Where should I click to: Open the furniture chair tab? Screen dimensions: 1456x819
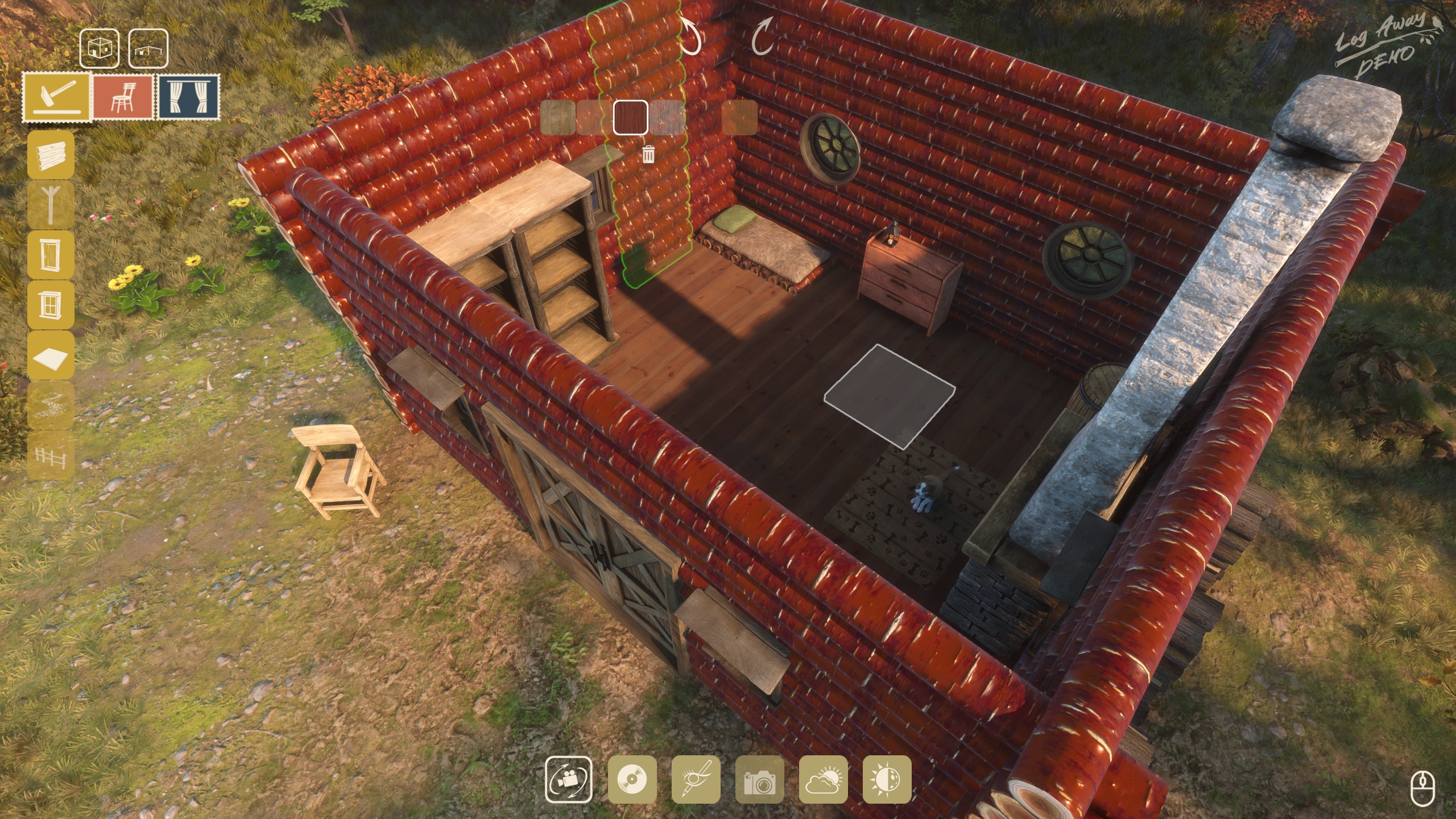click(123, 97)
